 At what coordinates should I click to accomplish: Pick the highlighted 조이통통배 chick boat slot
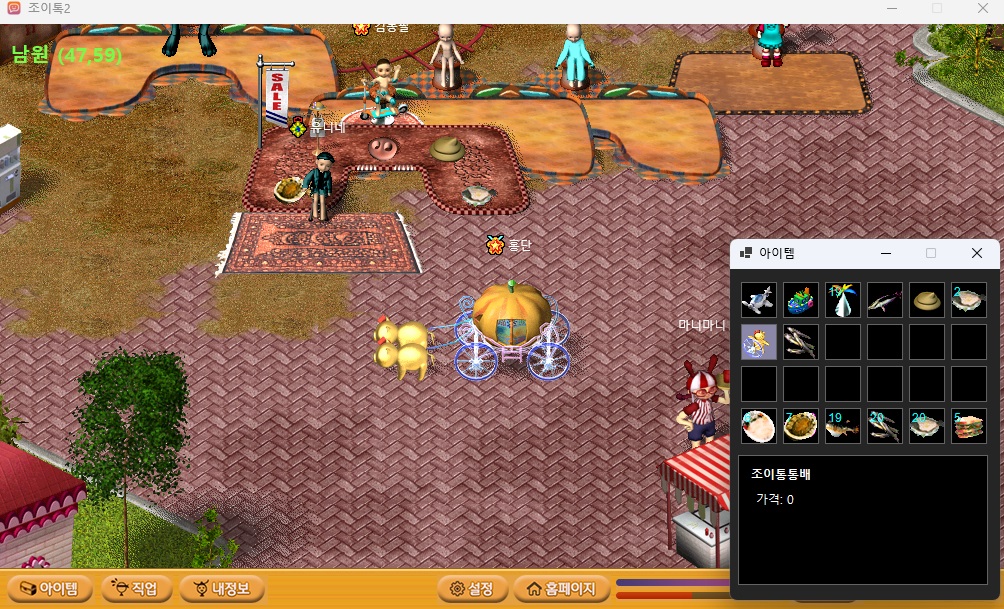coord(759,342)
